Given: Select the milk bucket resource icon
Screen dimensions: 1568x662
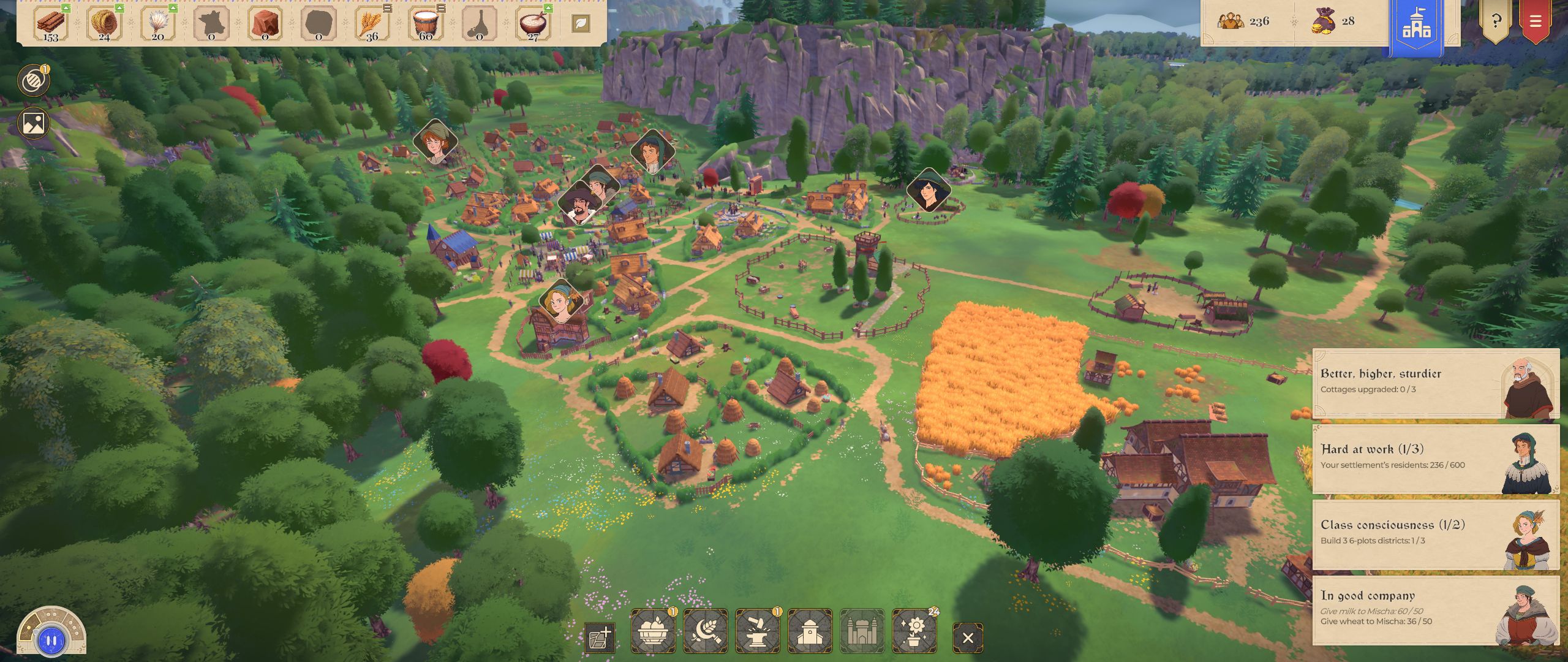Looking at the screenshot, I should click(x=425, y=25).
